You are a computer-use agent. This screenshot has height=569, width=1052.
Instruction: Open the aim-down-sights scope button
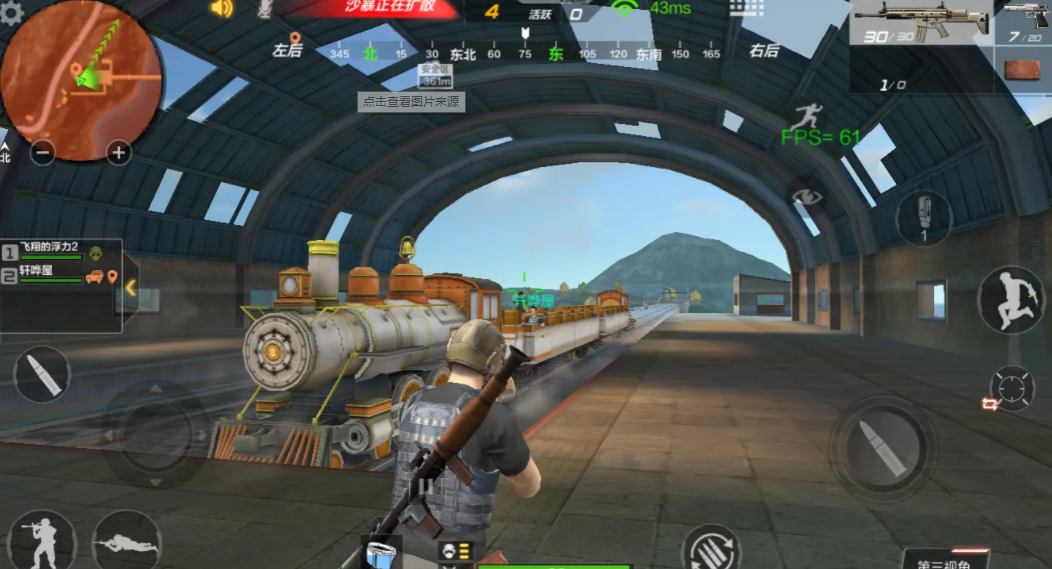pyautogui.click(x=1012, y=388)
